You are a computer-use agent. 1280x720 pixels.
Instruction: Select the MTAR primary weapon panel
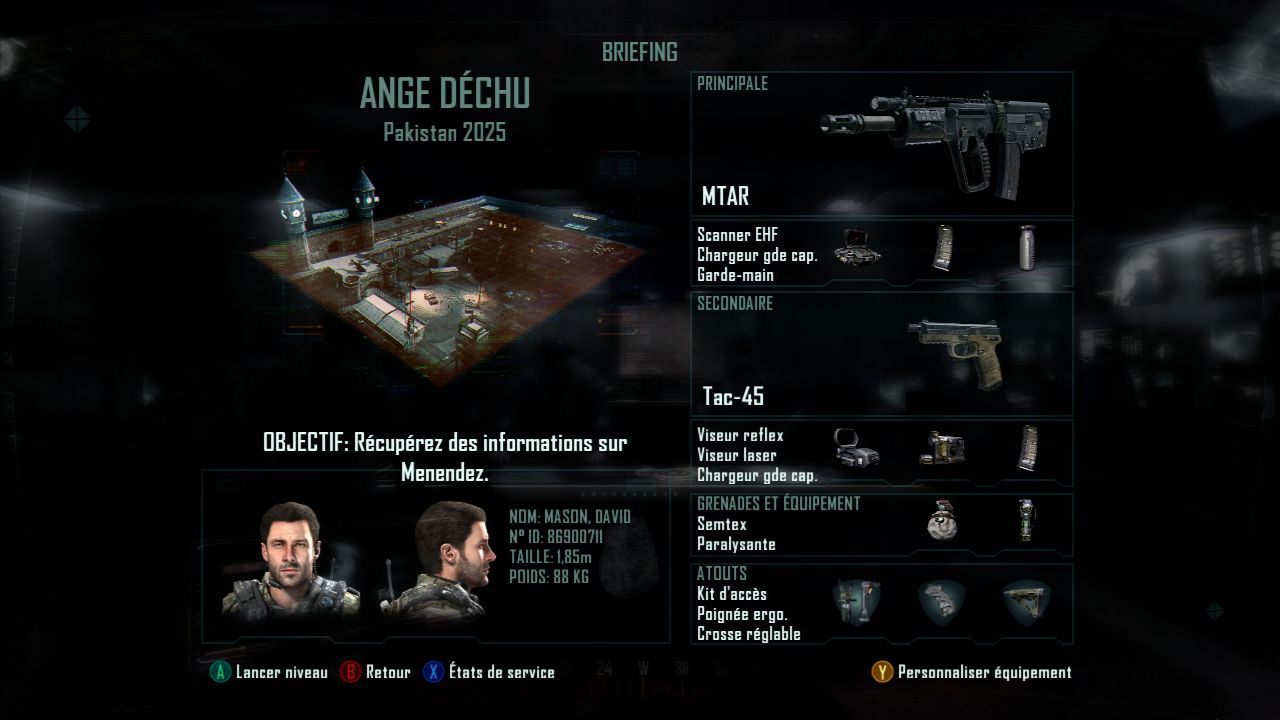[x=881, y=145]
